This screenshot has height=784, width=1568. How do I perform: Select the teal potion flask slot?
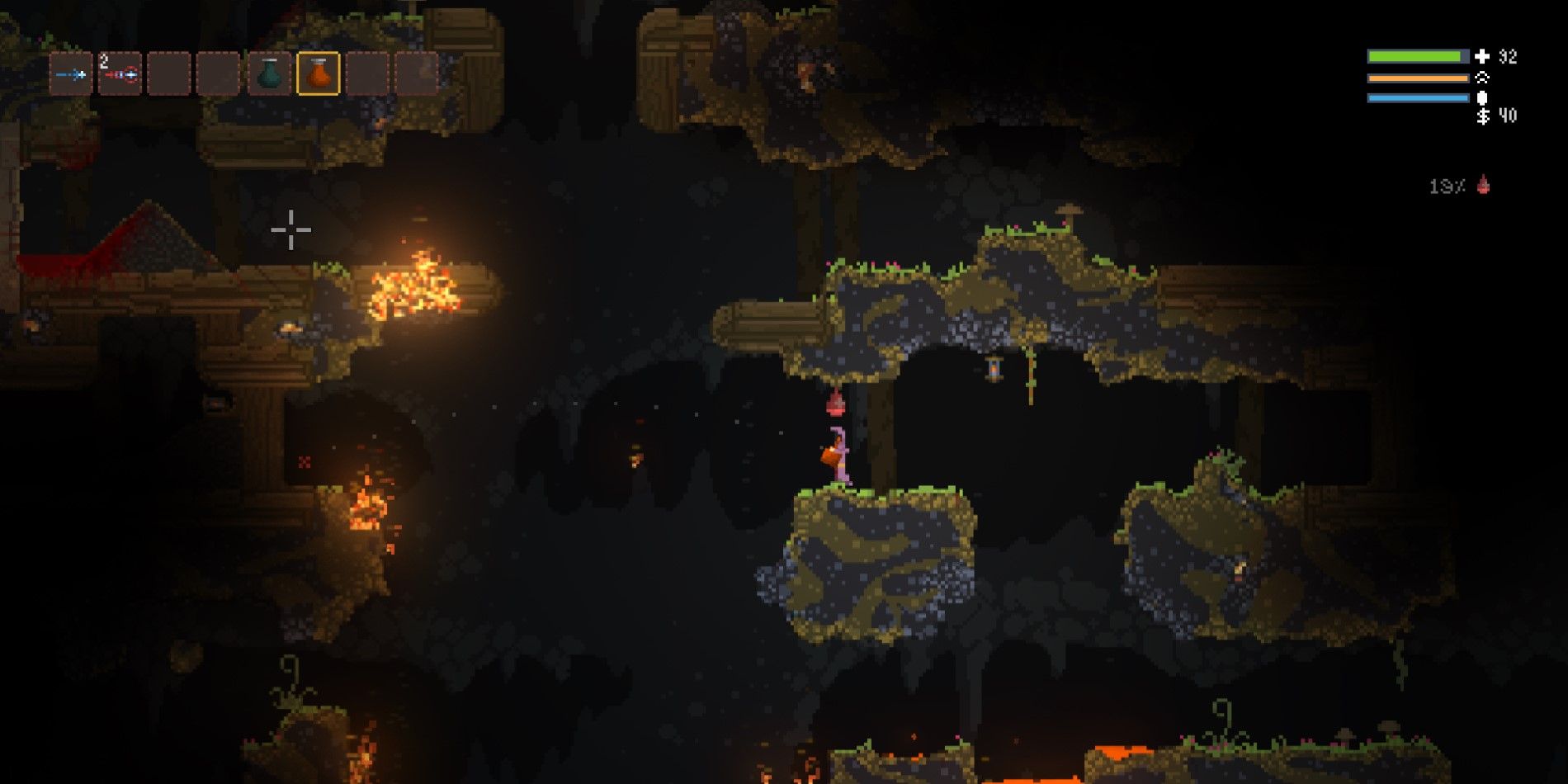point(269,74)
